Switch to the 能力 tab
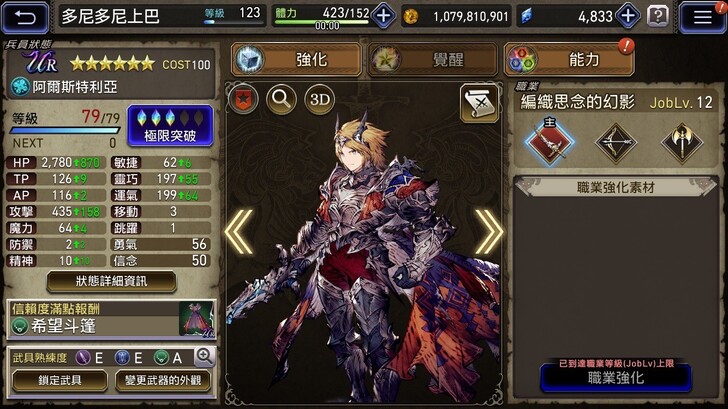728x409 pixels. (x=569, y=59)
